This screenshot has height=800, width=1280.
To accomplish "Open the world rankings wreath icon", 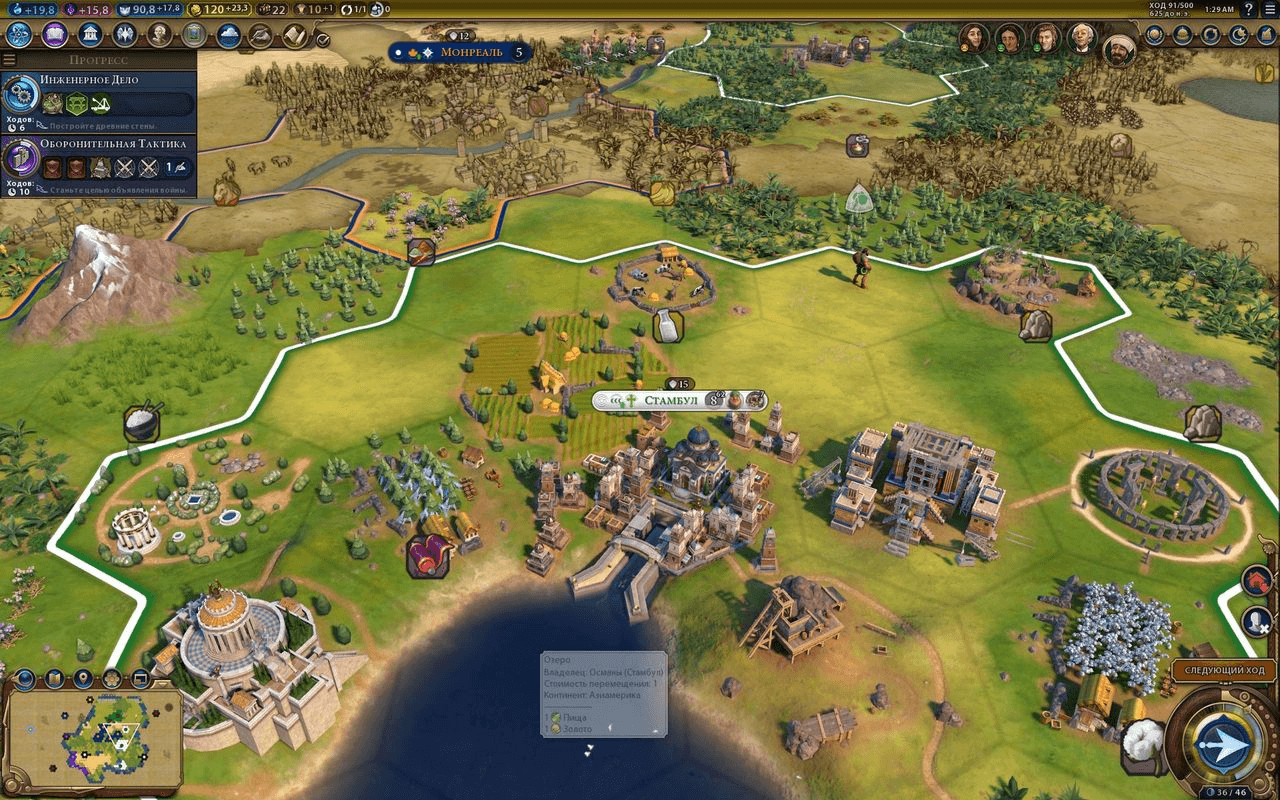I will tap(1155, 34).
